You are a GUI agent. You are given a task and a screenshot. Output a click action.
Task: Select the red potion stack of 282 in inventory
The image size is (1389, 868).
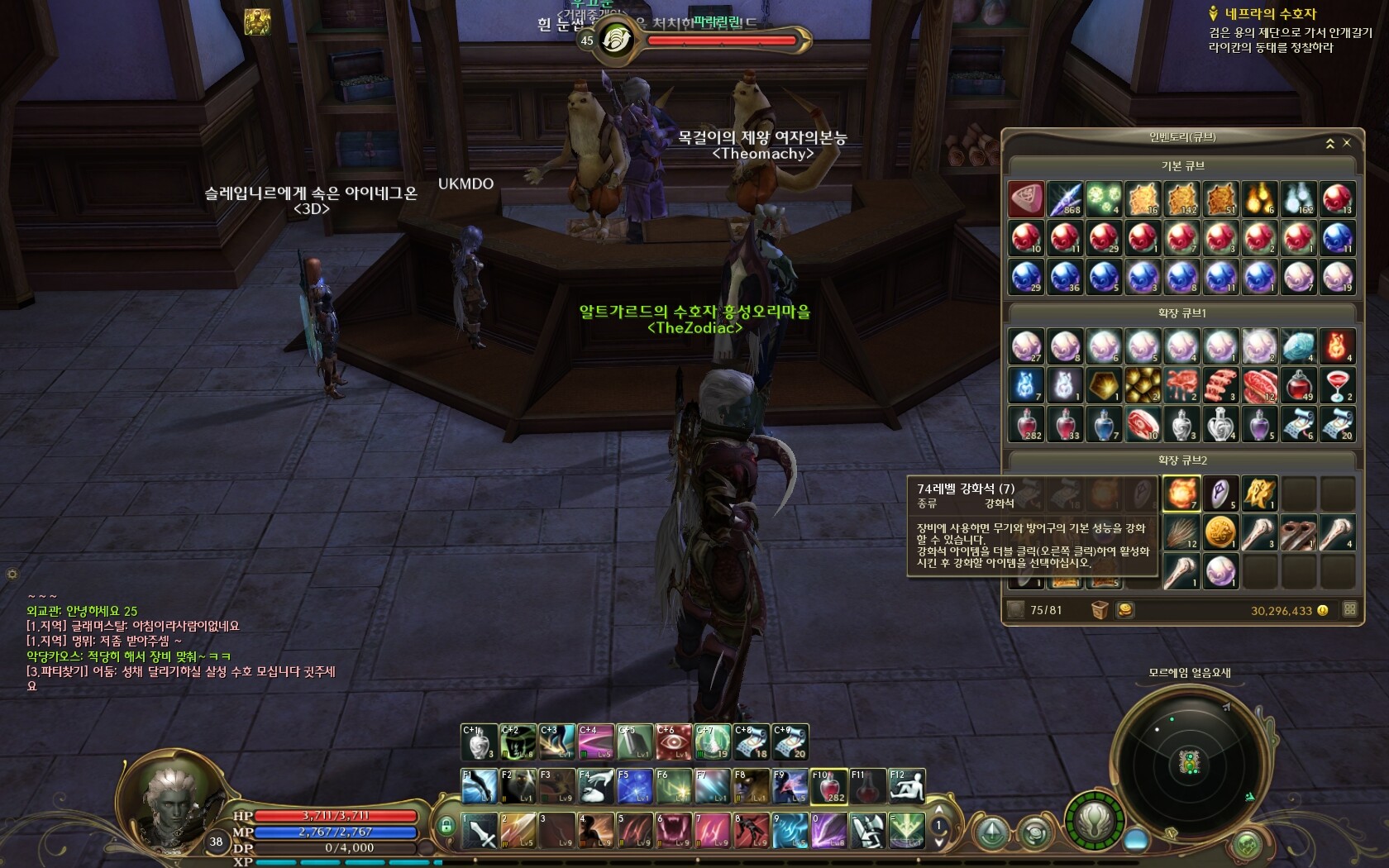tap(1026, 424)
